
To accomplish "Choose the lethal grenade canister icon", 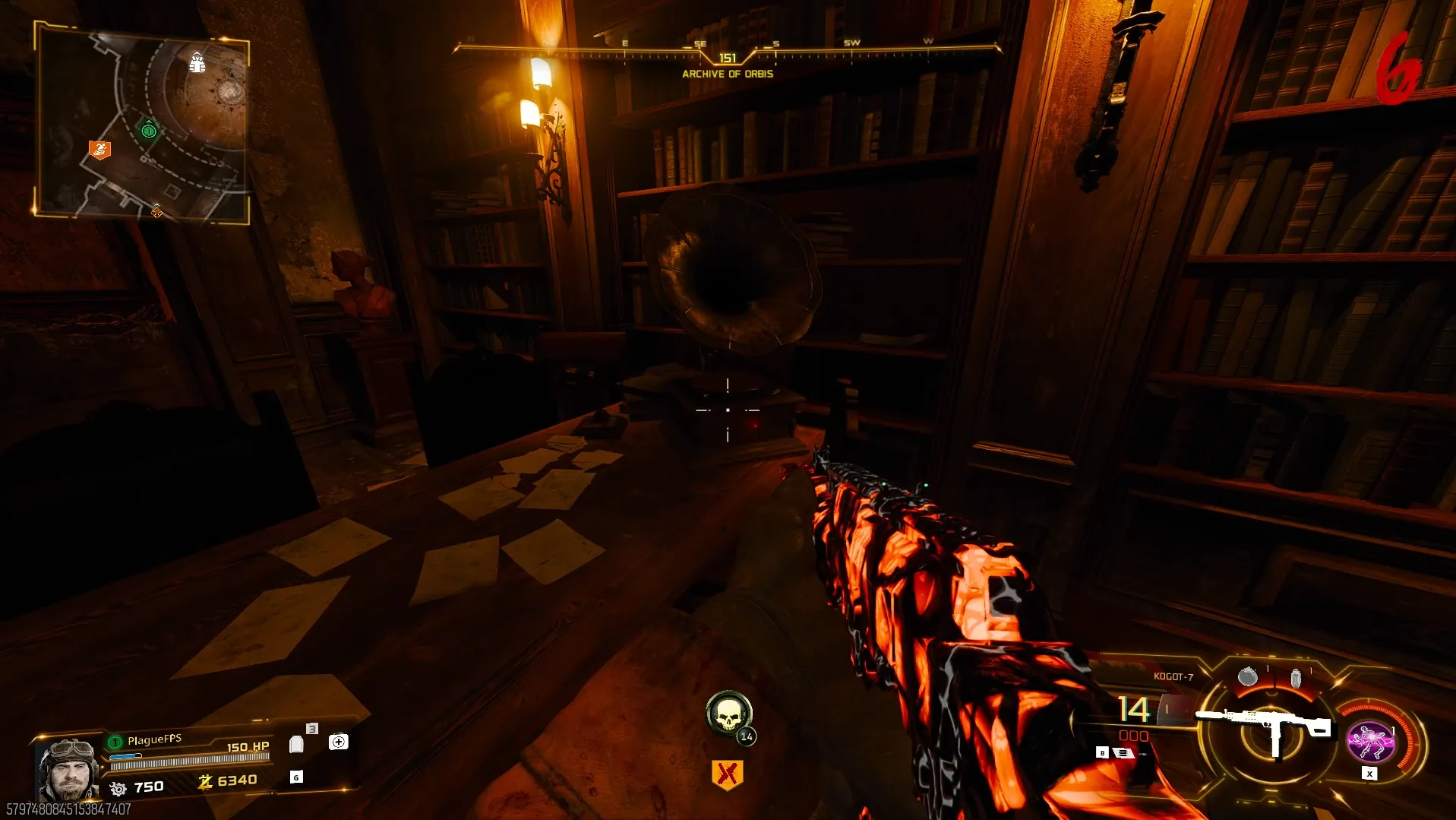I will coord(1296,677).
